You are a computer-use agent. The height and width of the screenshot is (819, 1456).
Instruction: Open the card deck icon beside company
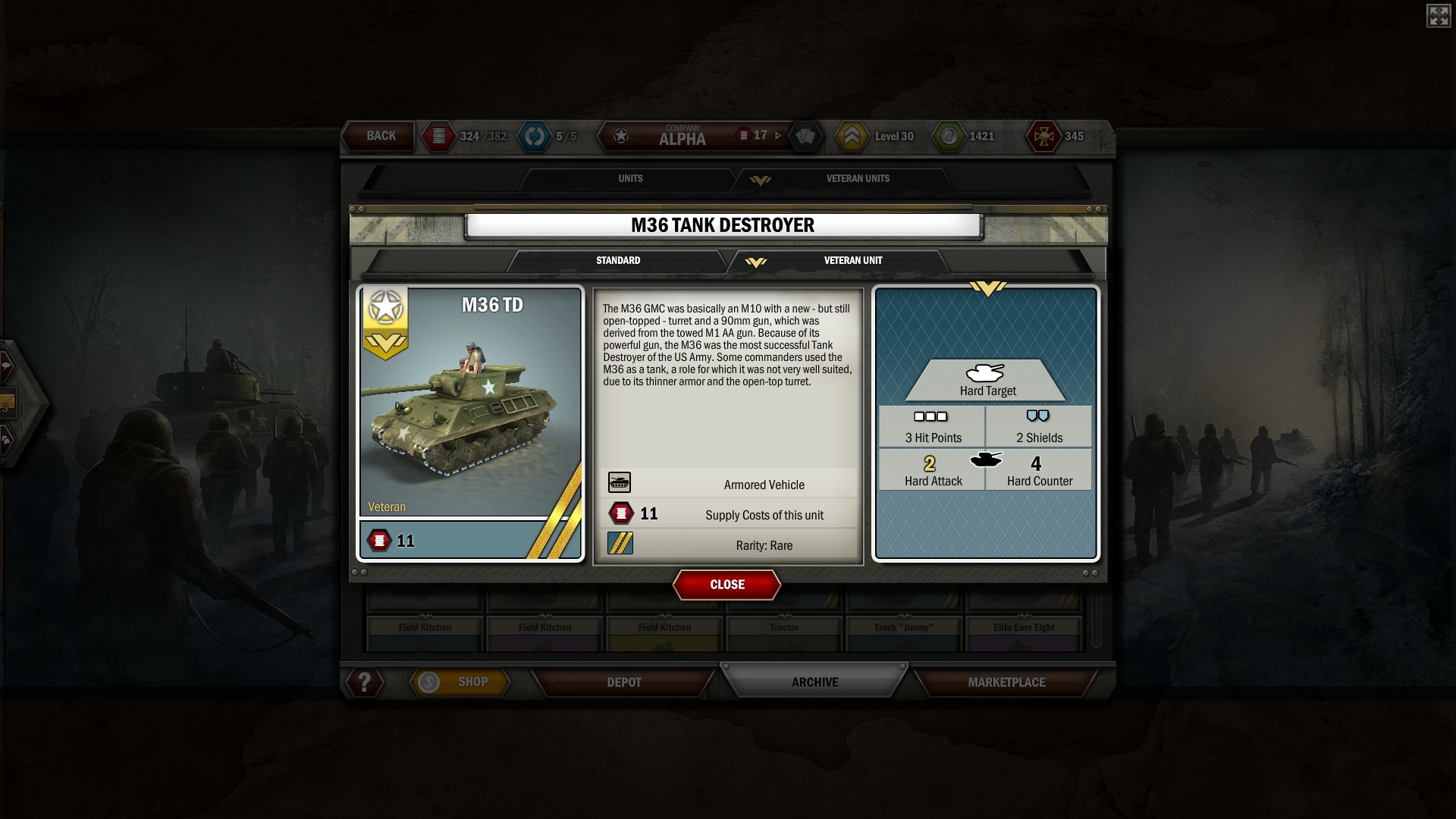click(x=805, y=136)
